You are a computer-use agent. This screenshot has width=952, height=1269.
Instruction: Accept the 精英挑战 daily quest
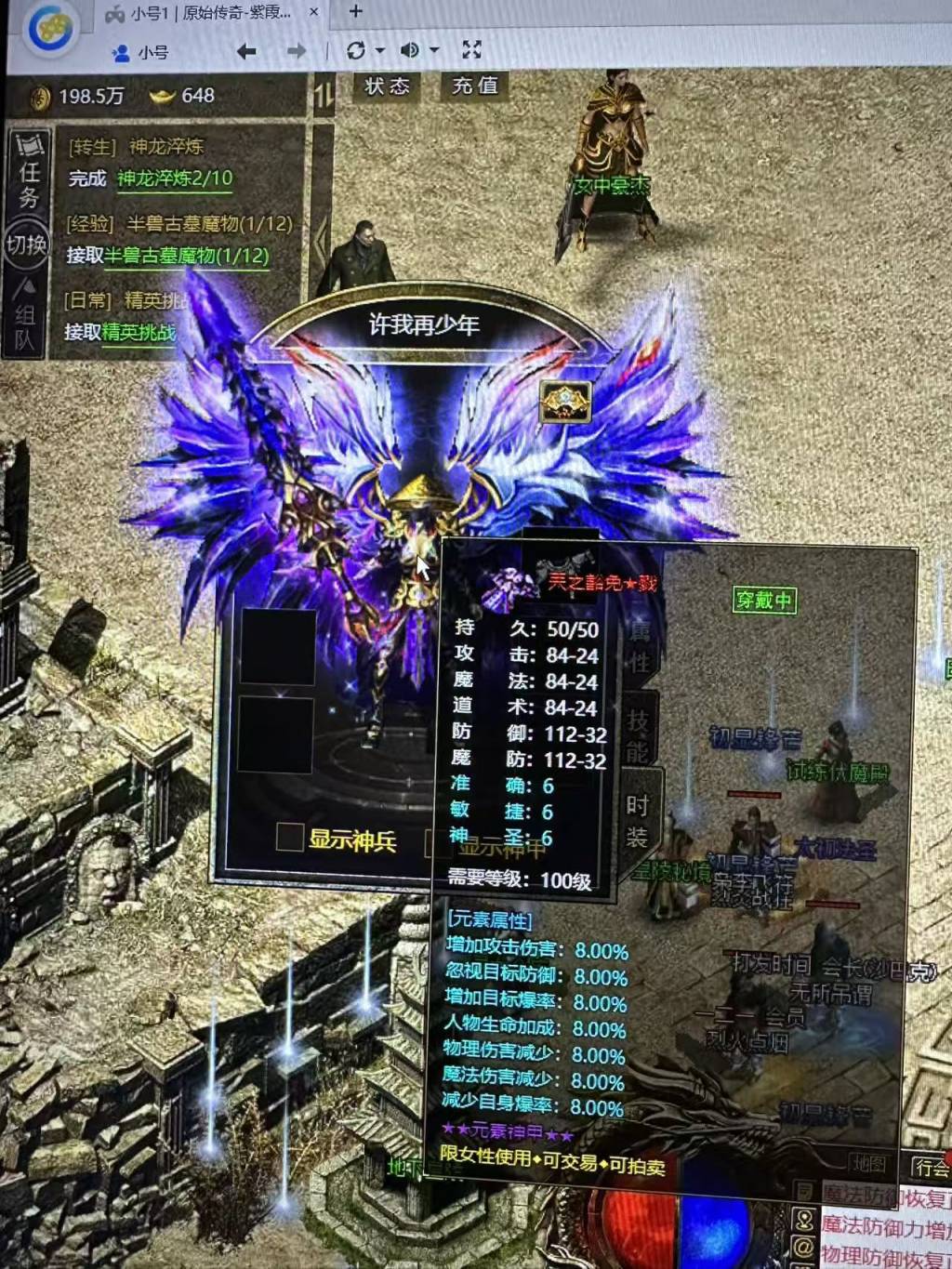[139, 332]
